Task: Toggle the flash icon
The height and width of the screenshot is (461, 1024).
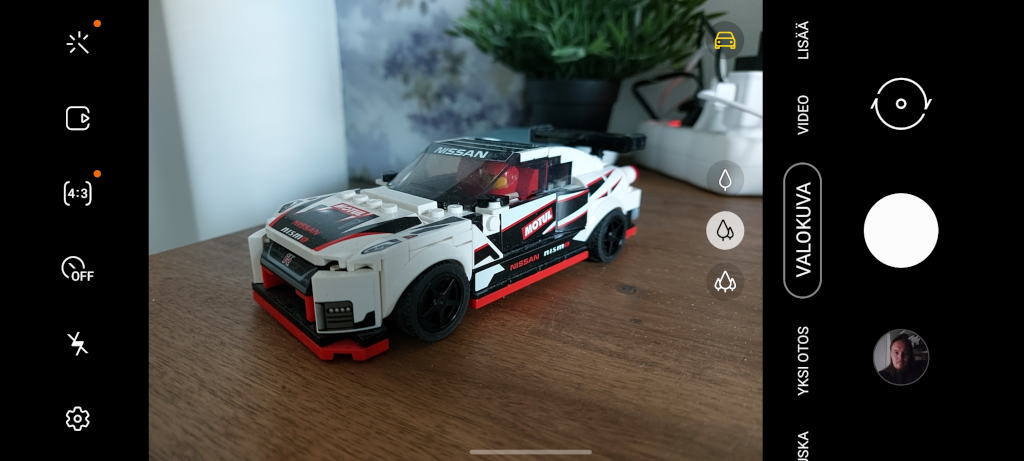Action: coord(78,344)
